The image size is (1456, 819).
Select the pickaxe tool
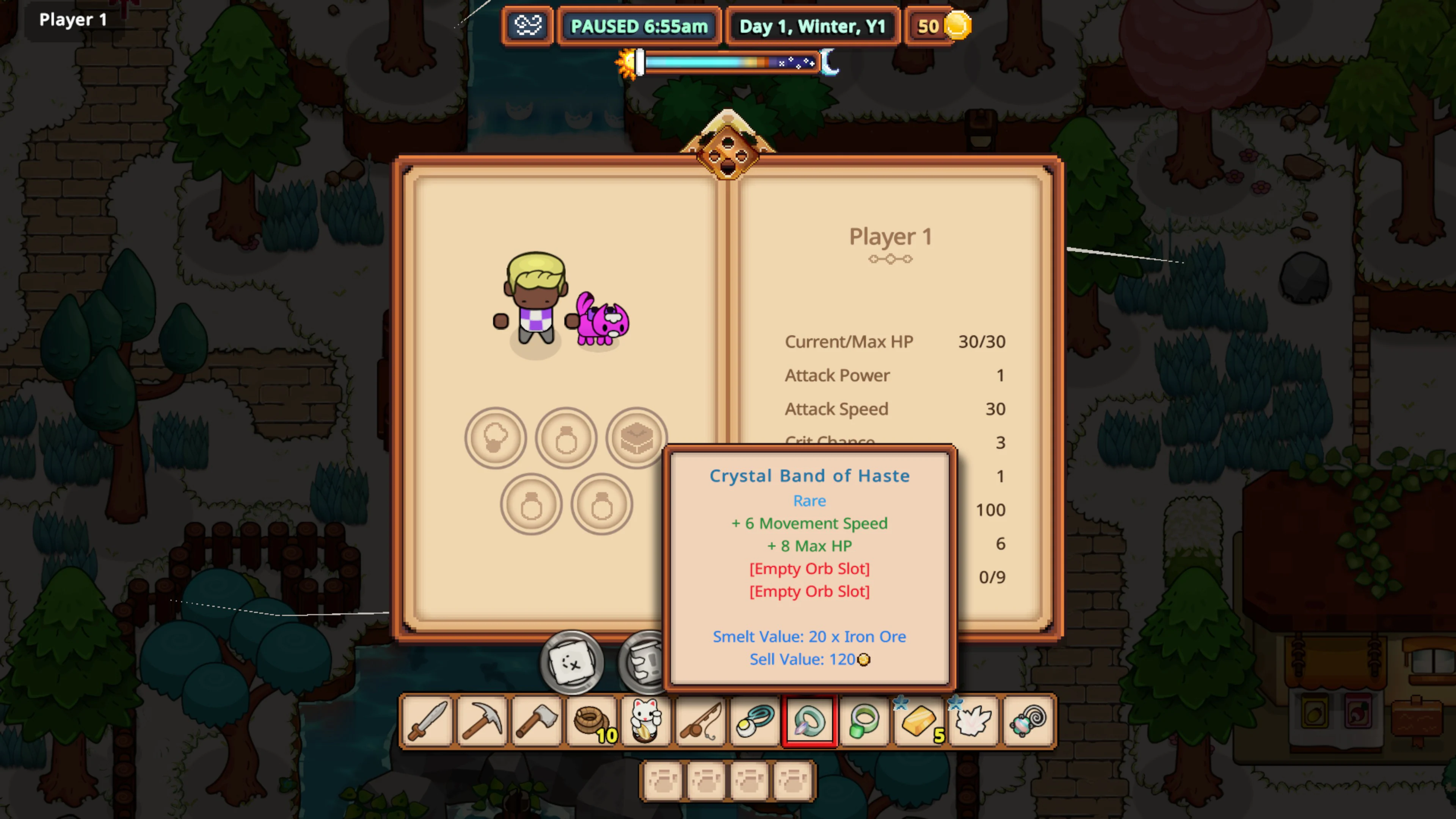pos(482,721)
